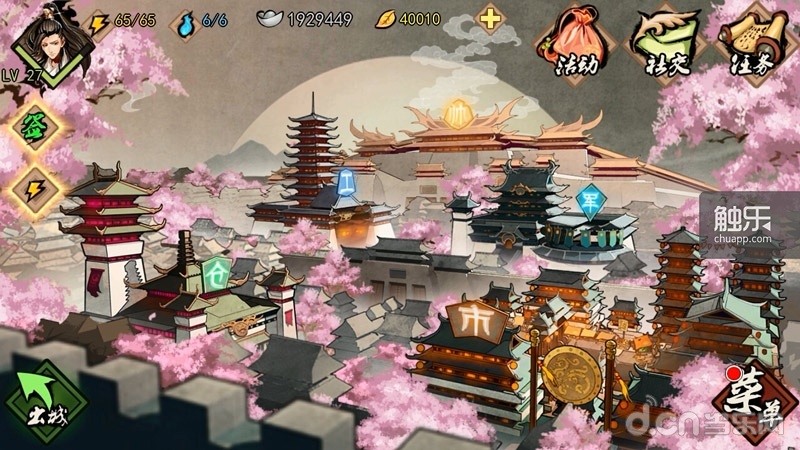Enter the palace via its orange marker

pyautogui.click(x=458, y=109)
